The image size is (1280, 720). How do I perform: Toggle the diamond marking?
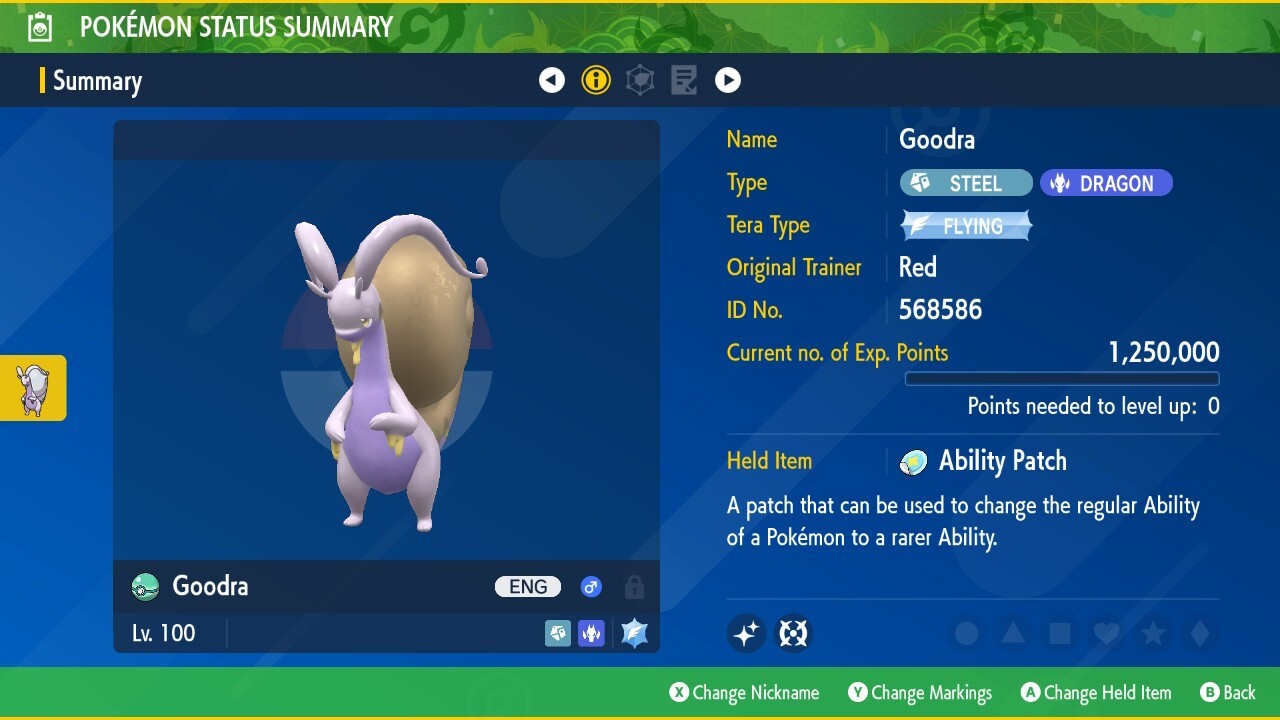(1199, 633)
